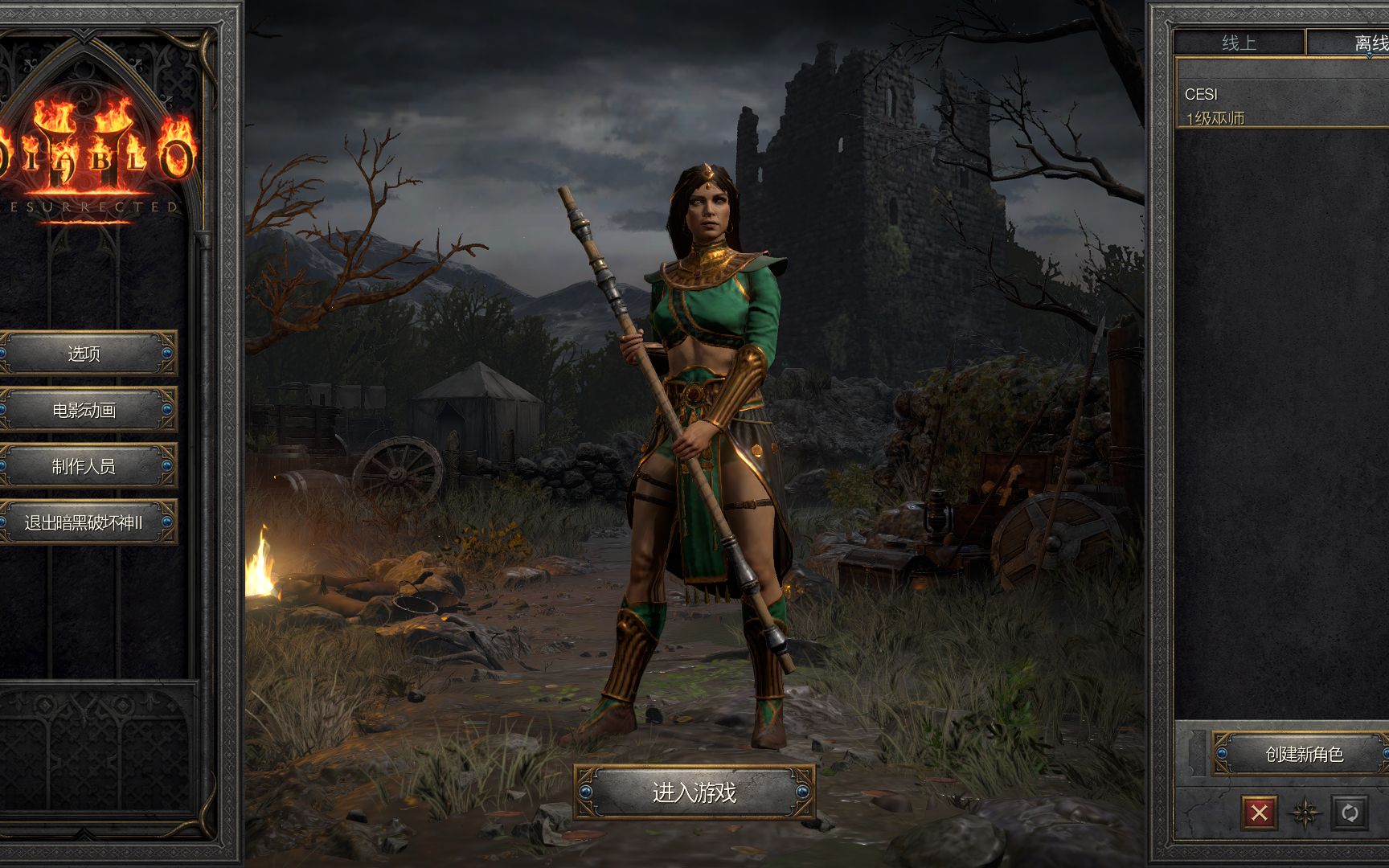Show the 制作人员 credits

[84, 466]
